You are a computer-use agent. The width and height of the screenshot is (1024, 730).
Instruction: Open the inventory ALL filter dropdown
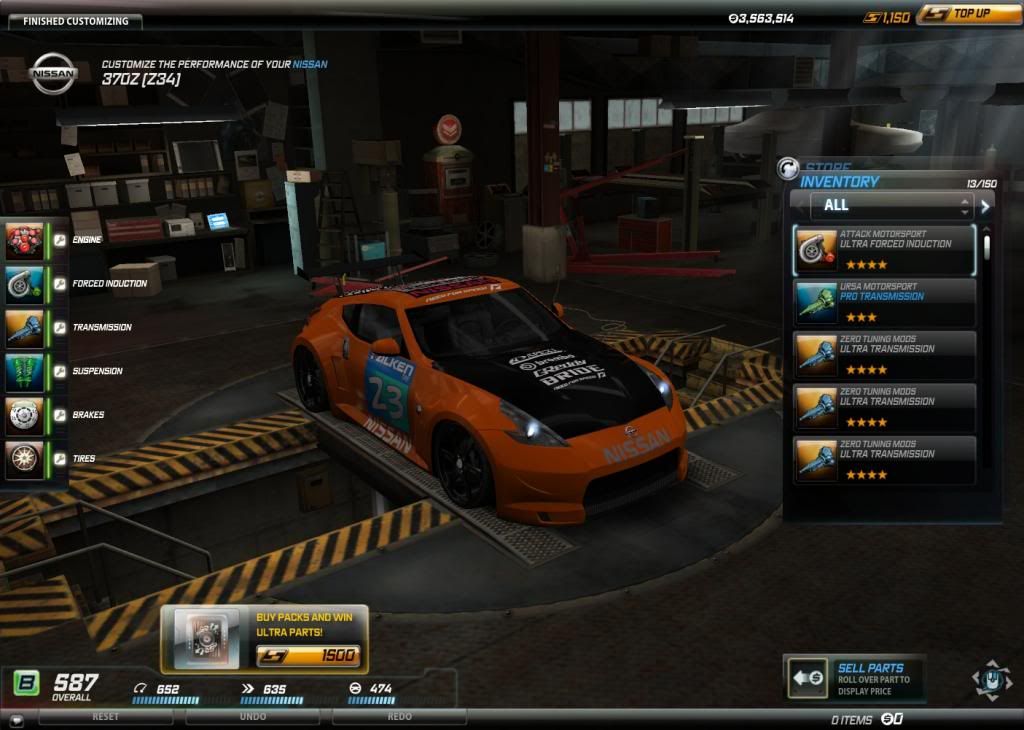coord(882,205)
